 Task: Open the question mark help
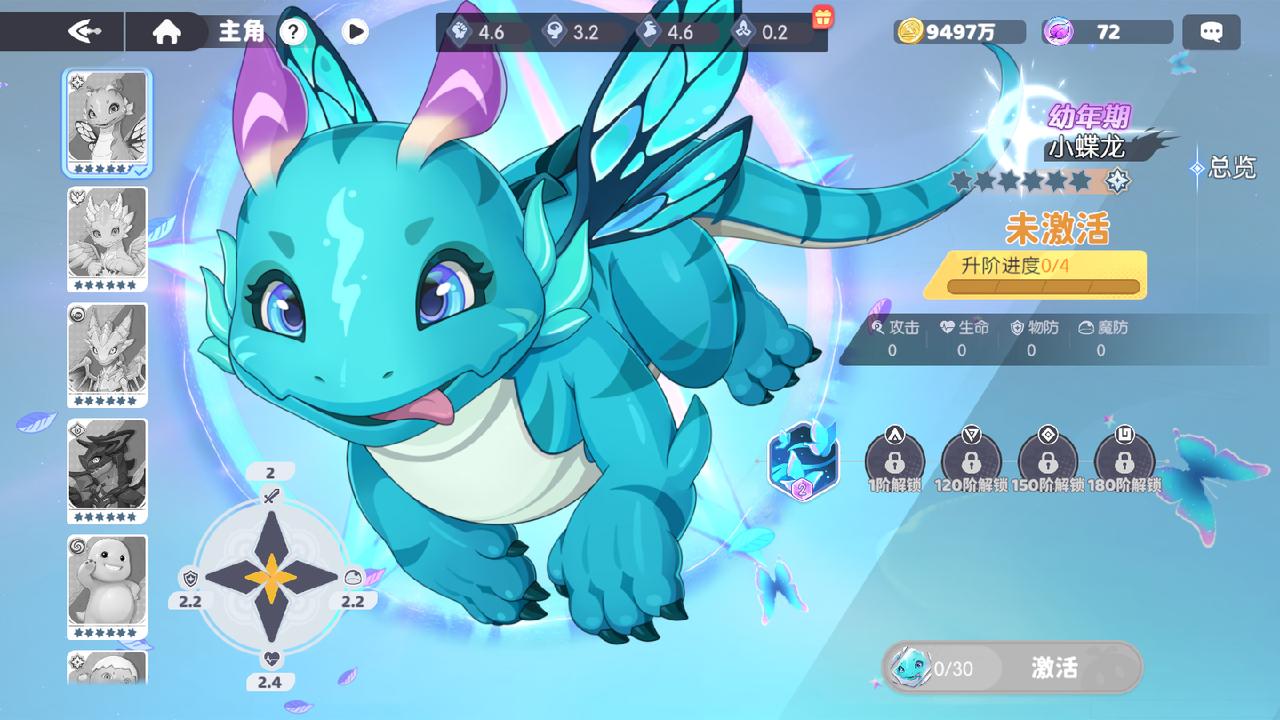pyautogui.click(x=292, y=32)
